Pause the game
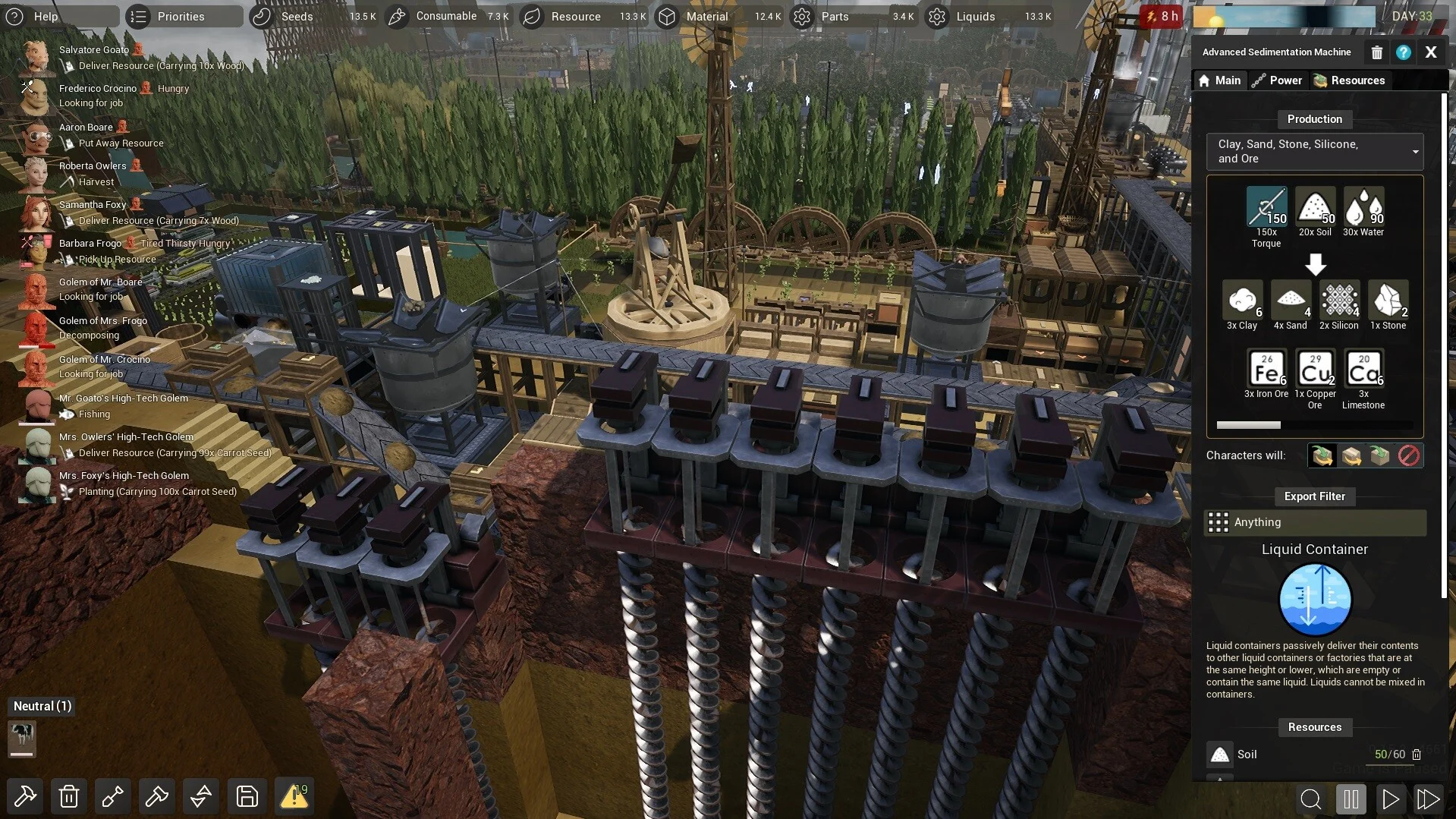Image resolution: width=1456 pixels, height=819 pixels. pyautogui.click(x=1351, y=799)
